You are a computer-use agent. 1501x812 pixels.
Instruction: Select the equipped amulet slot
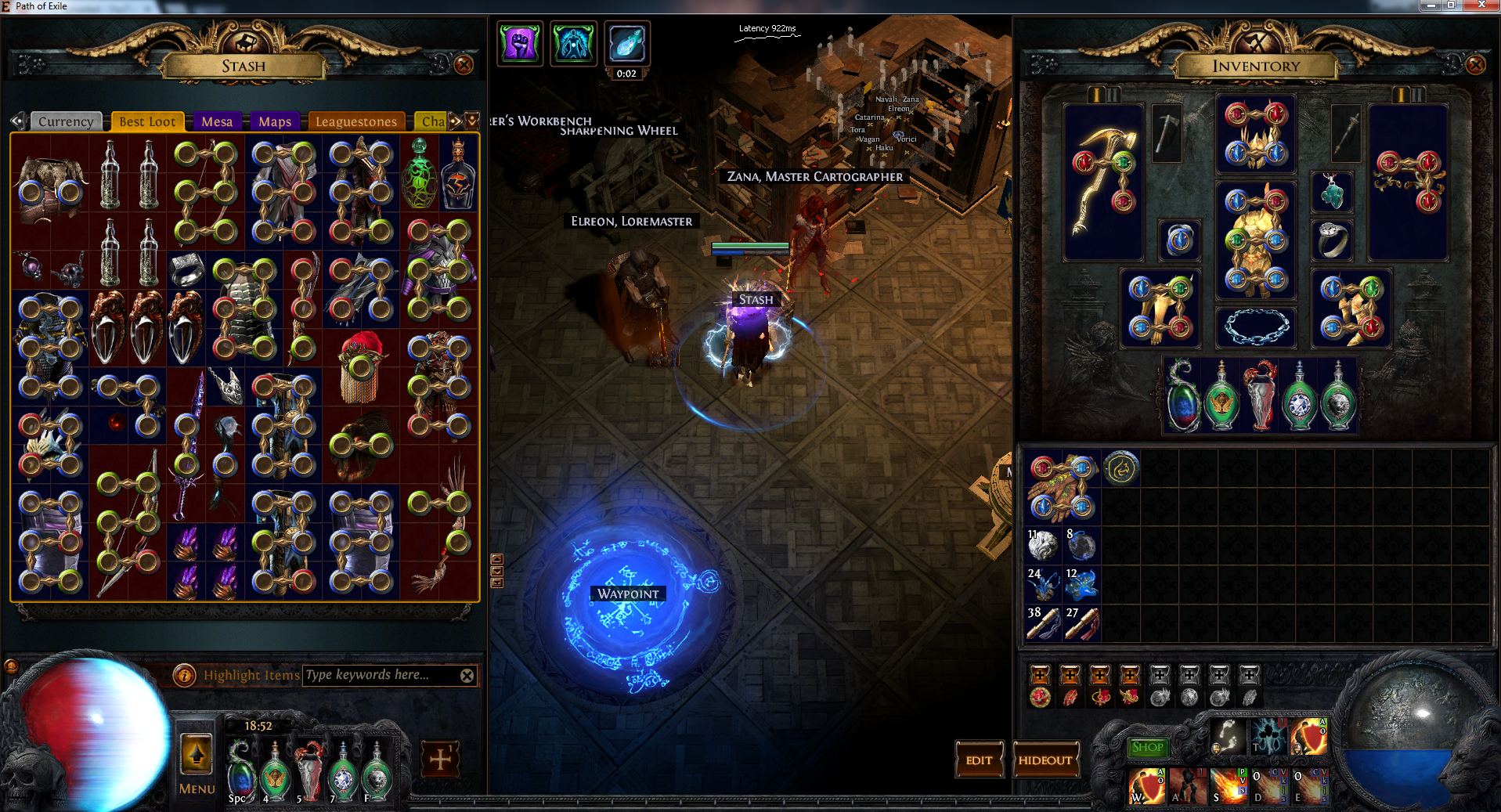(1331, 192)
